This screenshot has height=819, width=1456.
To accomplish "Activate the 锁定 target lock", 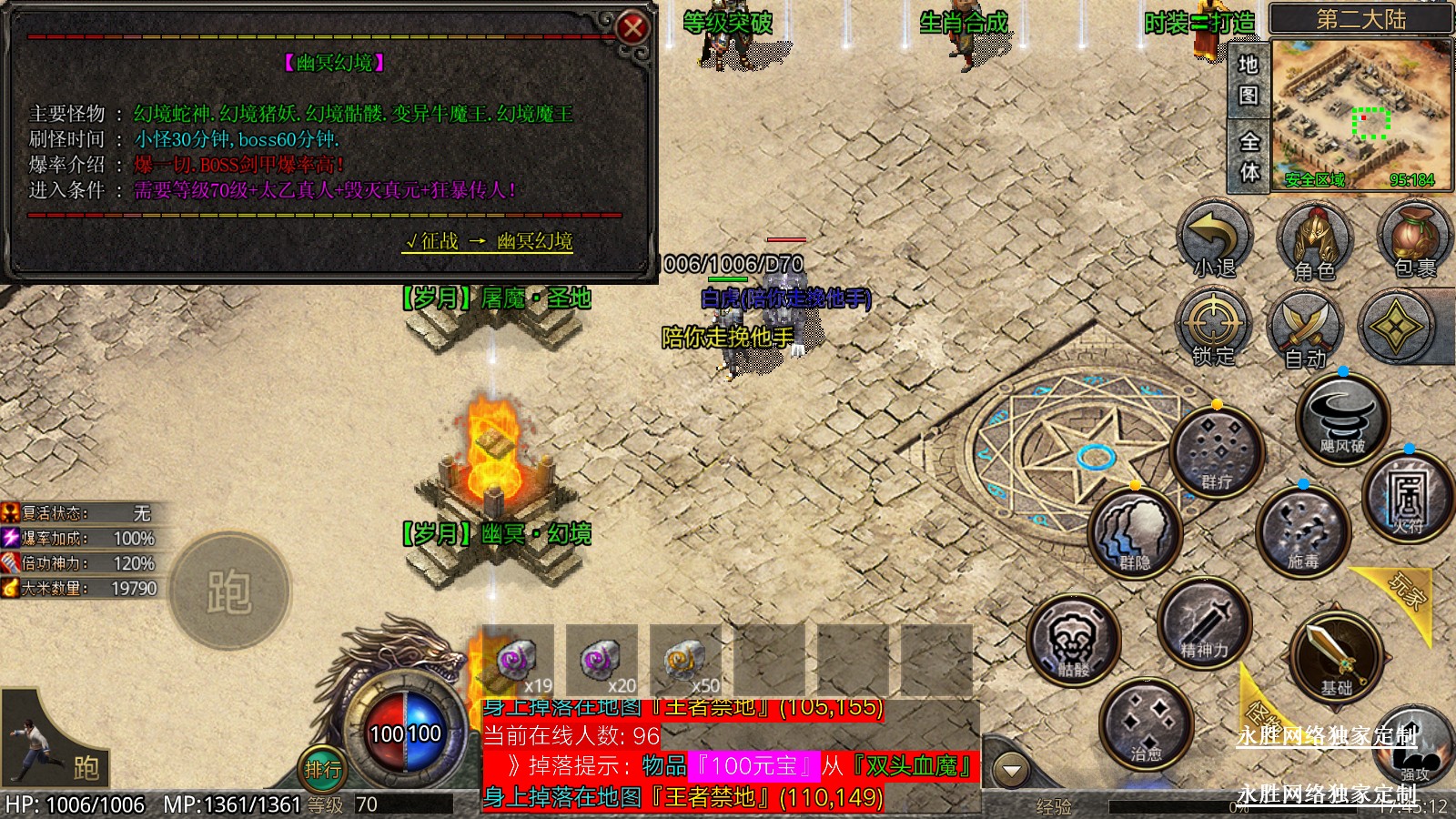I will coord(1214,328).
